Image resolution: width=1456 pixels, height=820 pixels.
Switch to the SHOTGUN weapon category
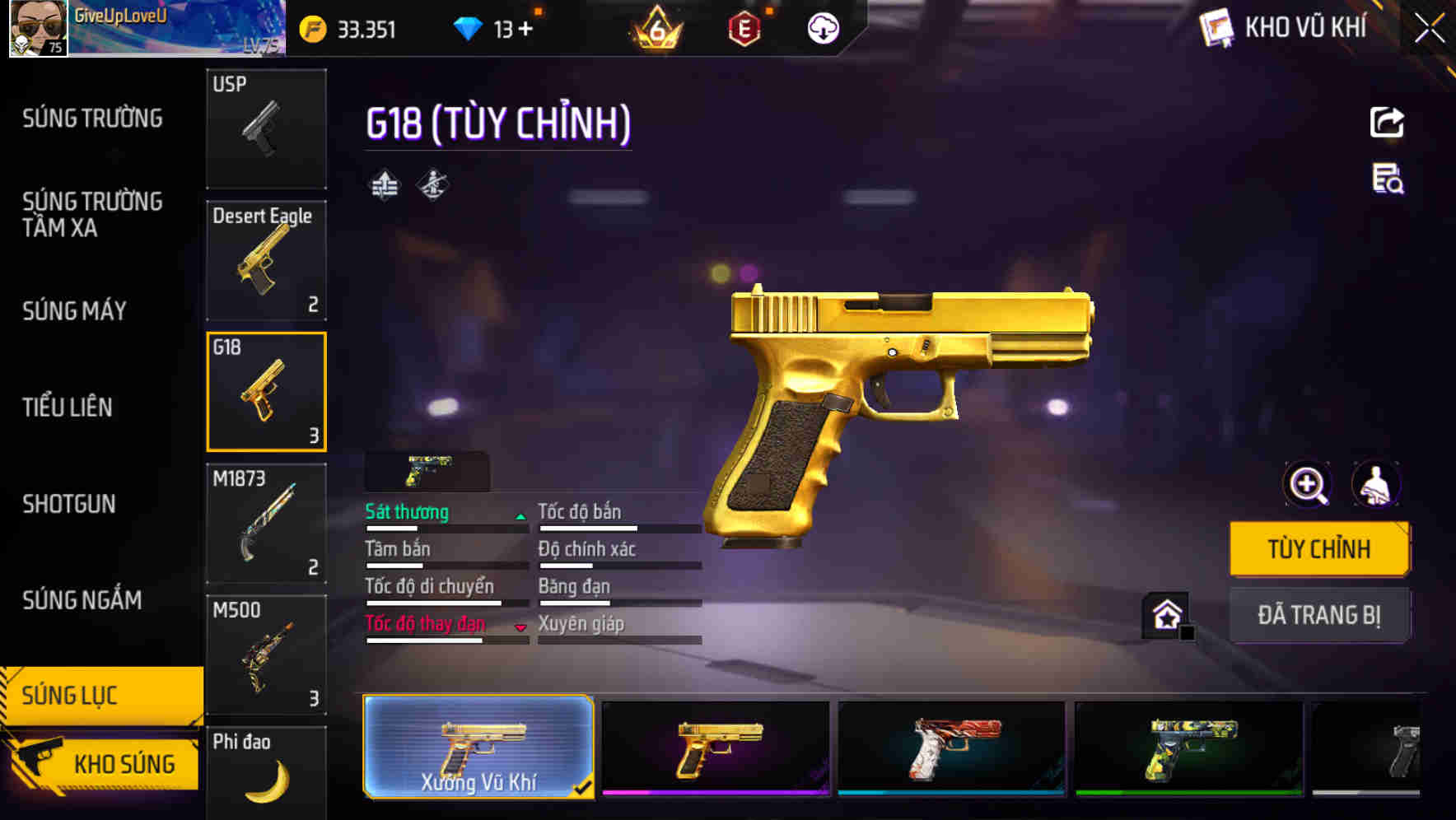pyautogui.click(x=70, y=504)
